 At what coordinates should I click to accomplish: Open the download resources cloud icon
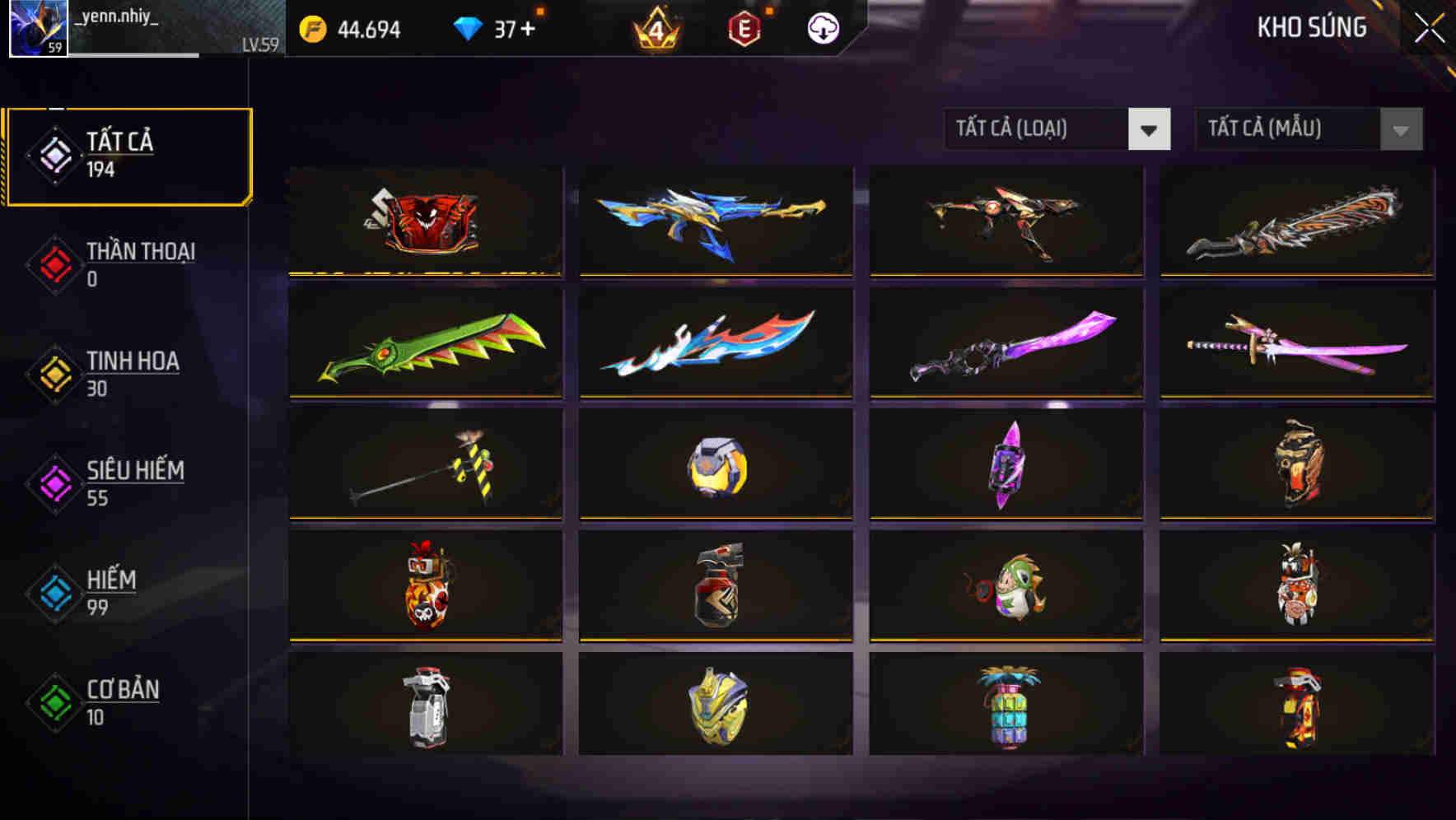point(822,27)
